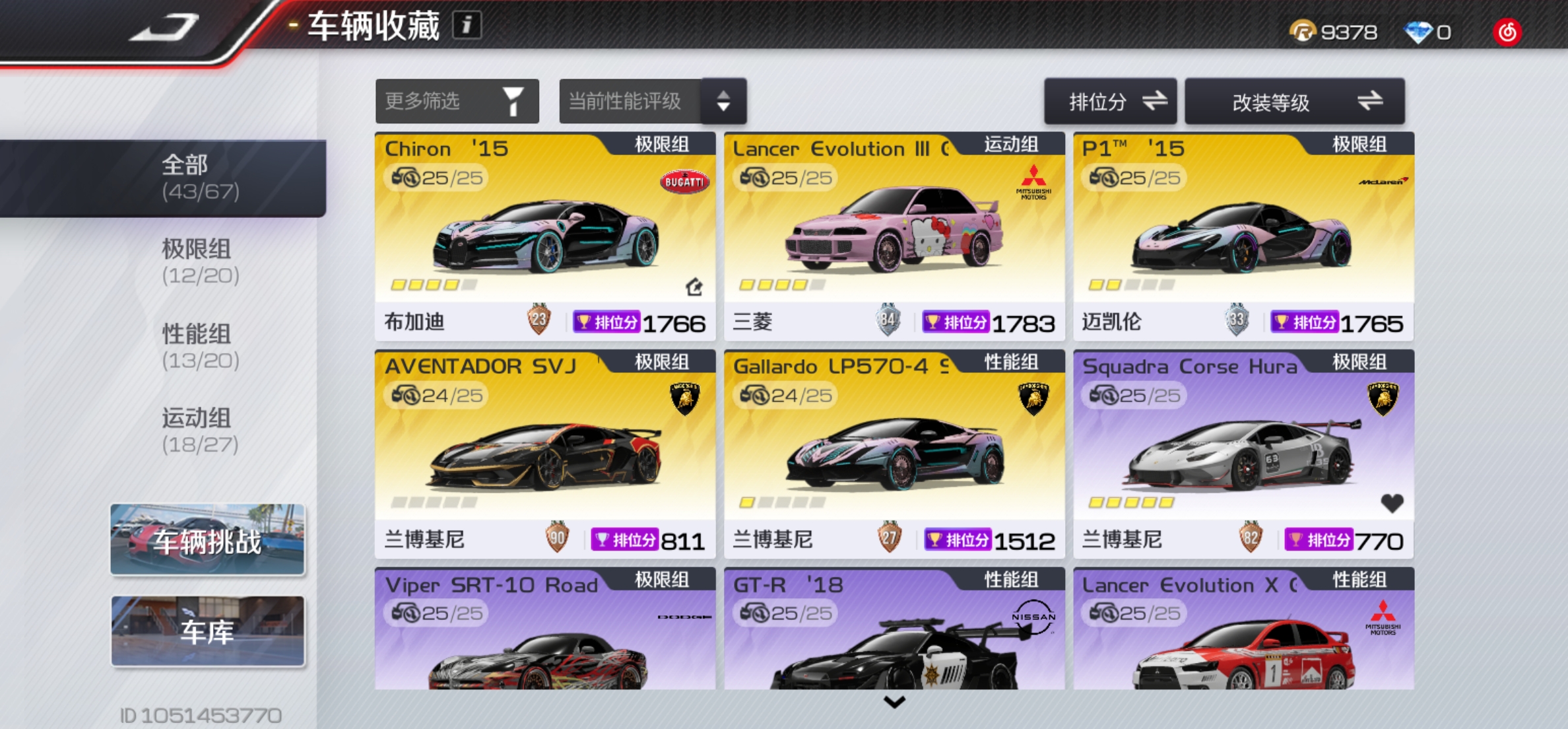Open the 车辆挑战 vehicle challenge banner
Screen dimensions: 1568x729
coord(207,539)
